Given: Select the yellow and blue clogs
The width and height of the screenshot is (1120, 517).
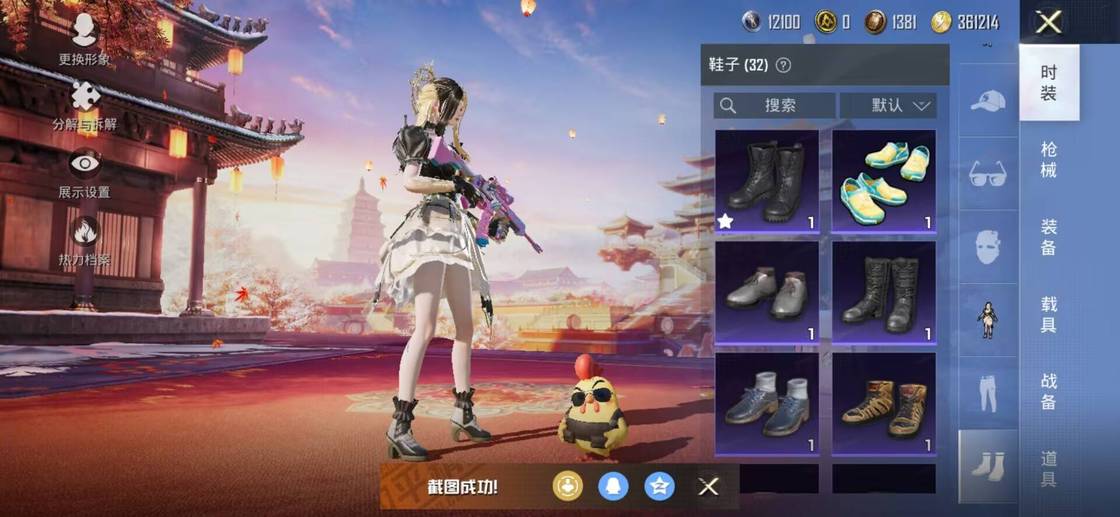Looking at the screenshot, I should pos(884,181).
